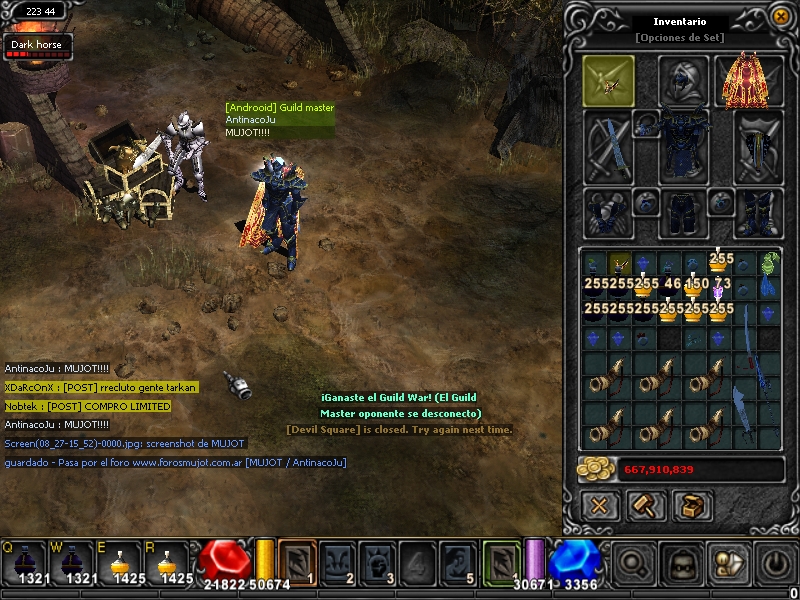Open the hammer repair button
Image resolution: width=800 pixels, height=600 pixels.
coord(646,505)
